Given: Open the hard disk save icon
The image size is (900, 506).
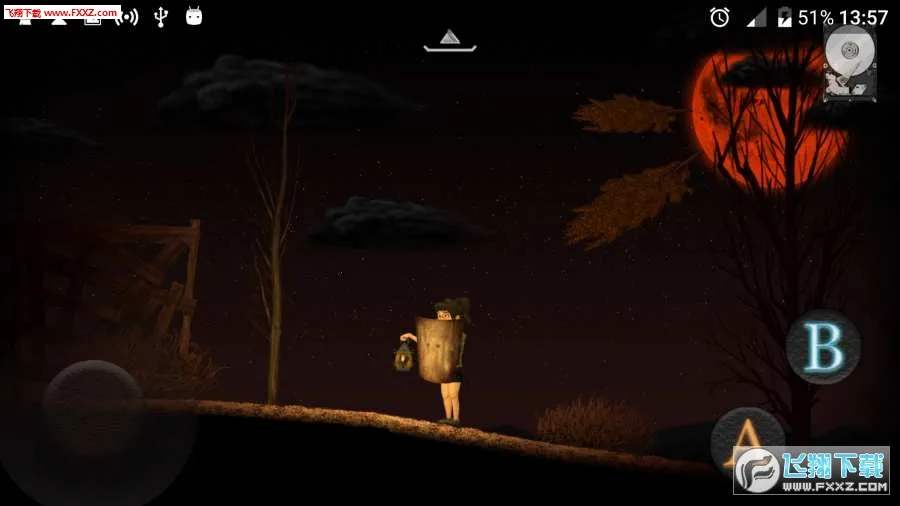Looking at the screenshot, I should [850, 64].
